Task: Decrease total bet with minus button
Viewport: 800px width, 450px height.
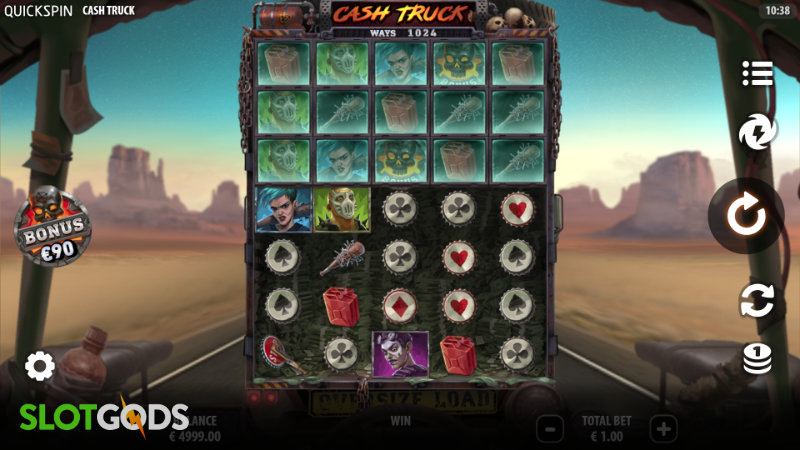Action: pos(550,429)
